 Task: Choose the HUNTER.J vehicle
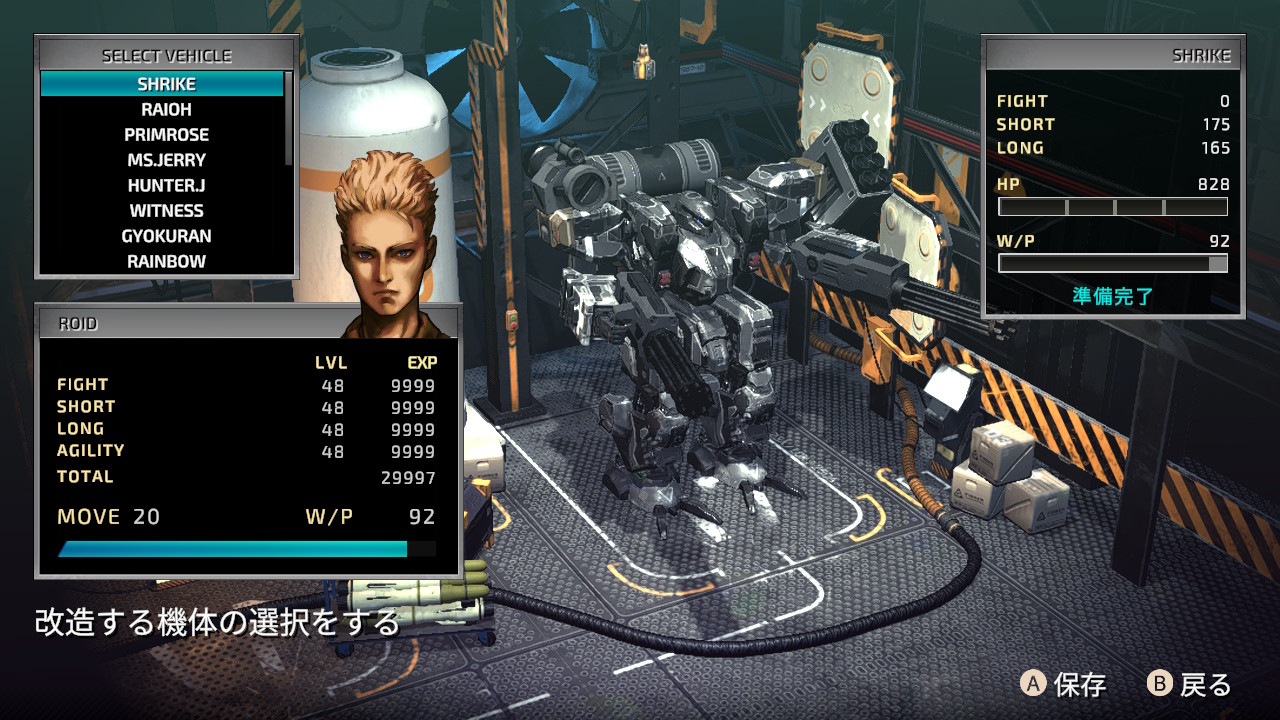point(166,185)
